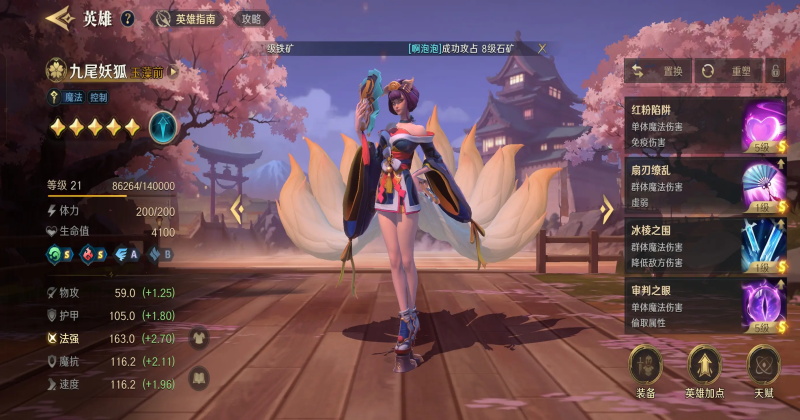Screen dimensions: 800x420
Task: Tap the teal awakening emblem beside stars
Action: (163, 126)
